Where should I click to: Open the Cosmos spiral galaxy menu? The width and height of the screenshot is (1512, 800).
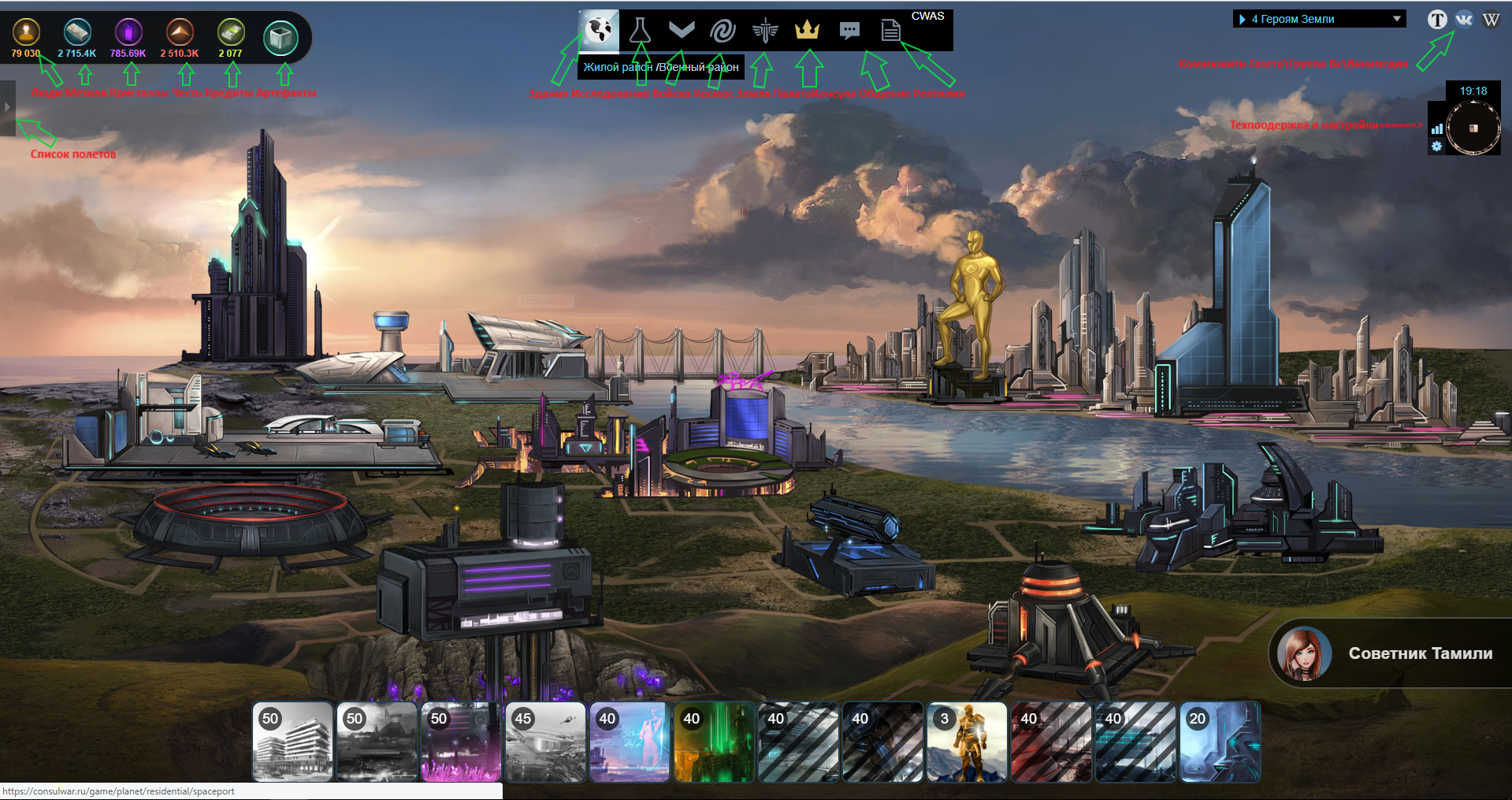coord(723,31)
